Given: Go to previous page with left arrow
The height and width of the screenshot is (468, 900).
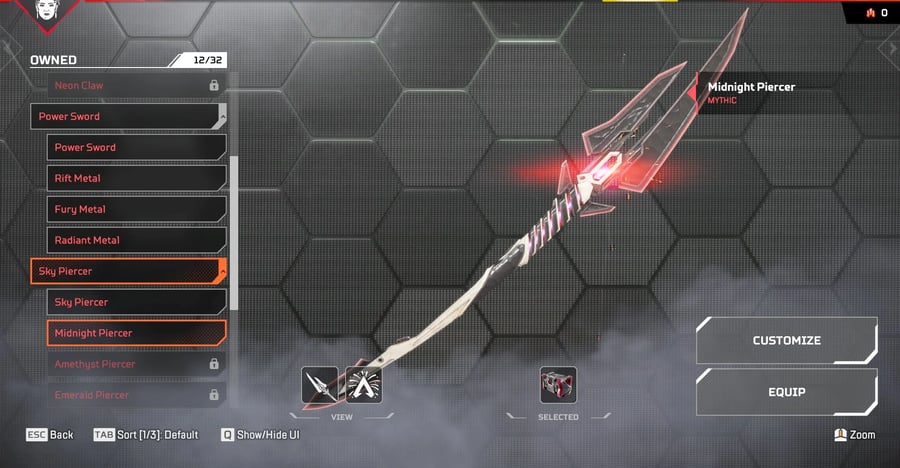Looking at the screenshot, I should coord(9,48).
